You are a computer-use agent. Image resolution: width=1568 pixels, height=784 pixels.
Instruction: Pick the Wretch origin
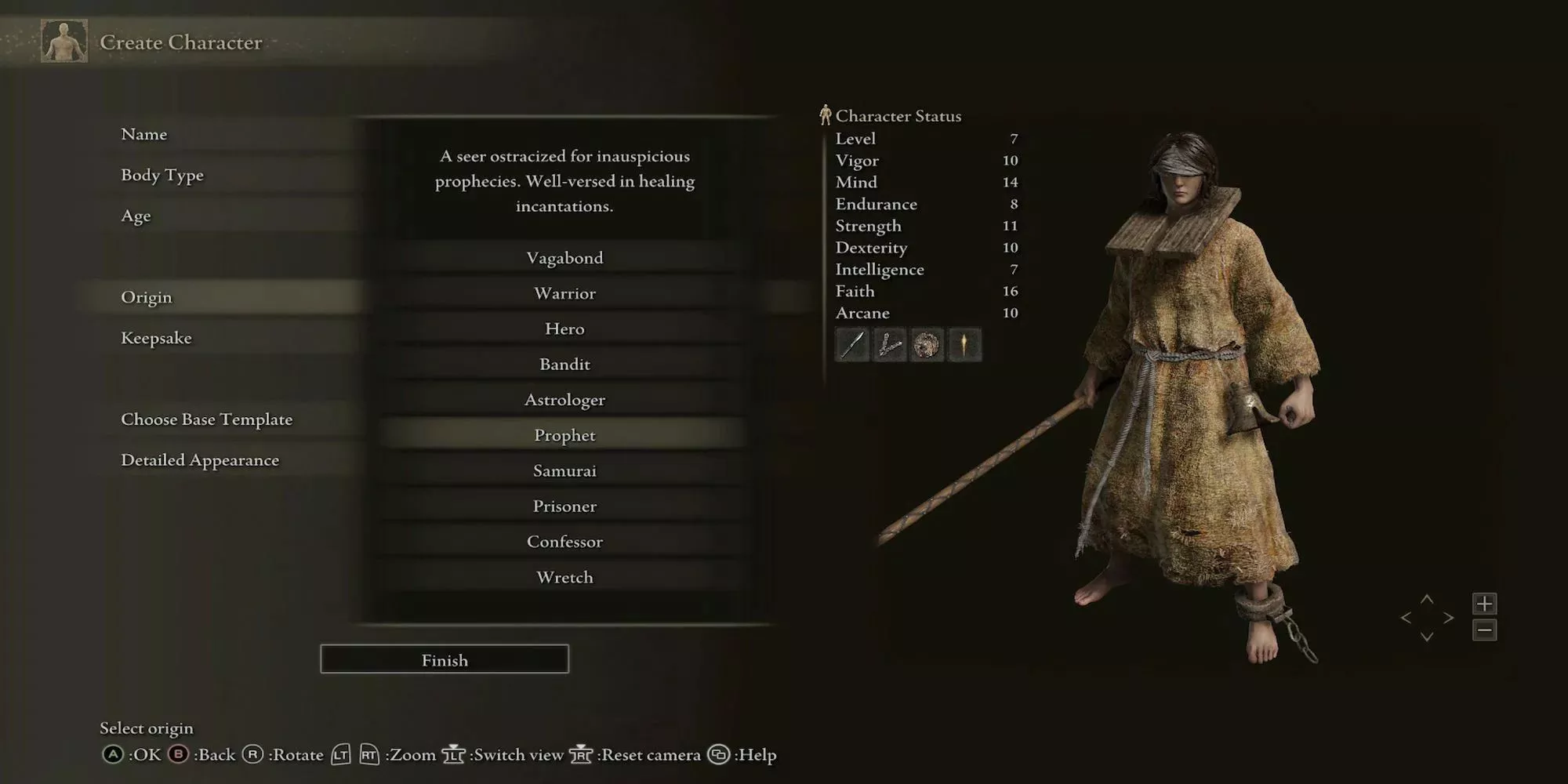(x=564, y=577)
